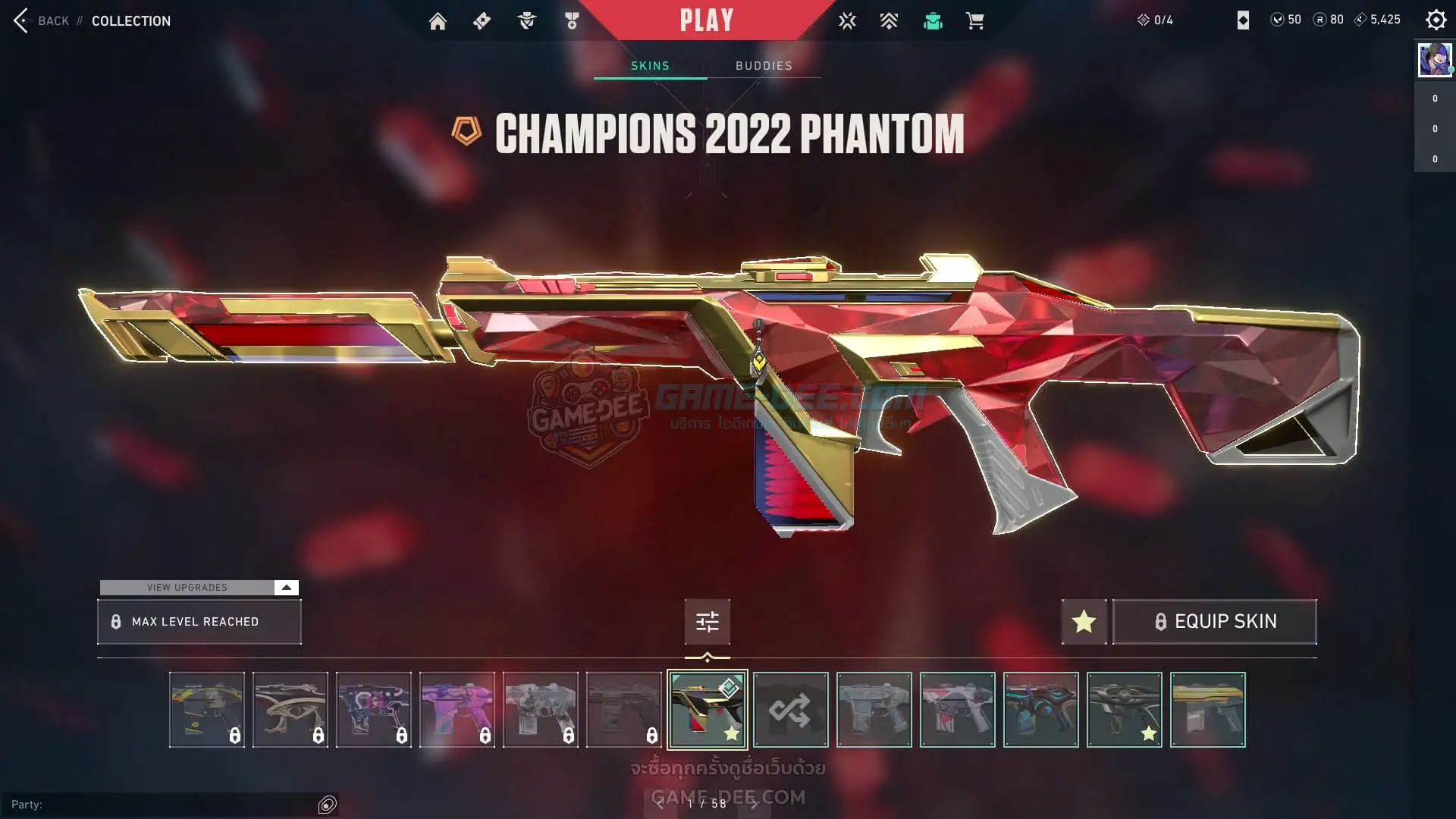Click the Equip Skin button
Viewport: 1456px width, 819px height.
point(1214,622)
